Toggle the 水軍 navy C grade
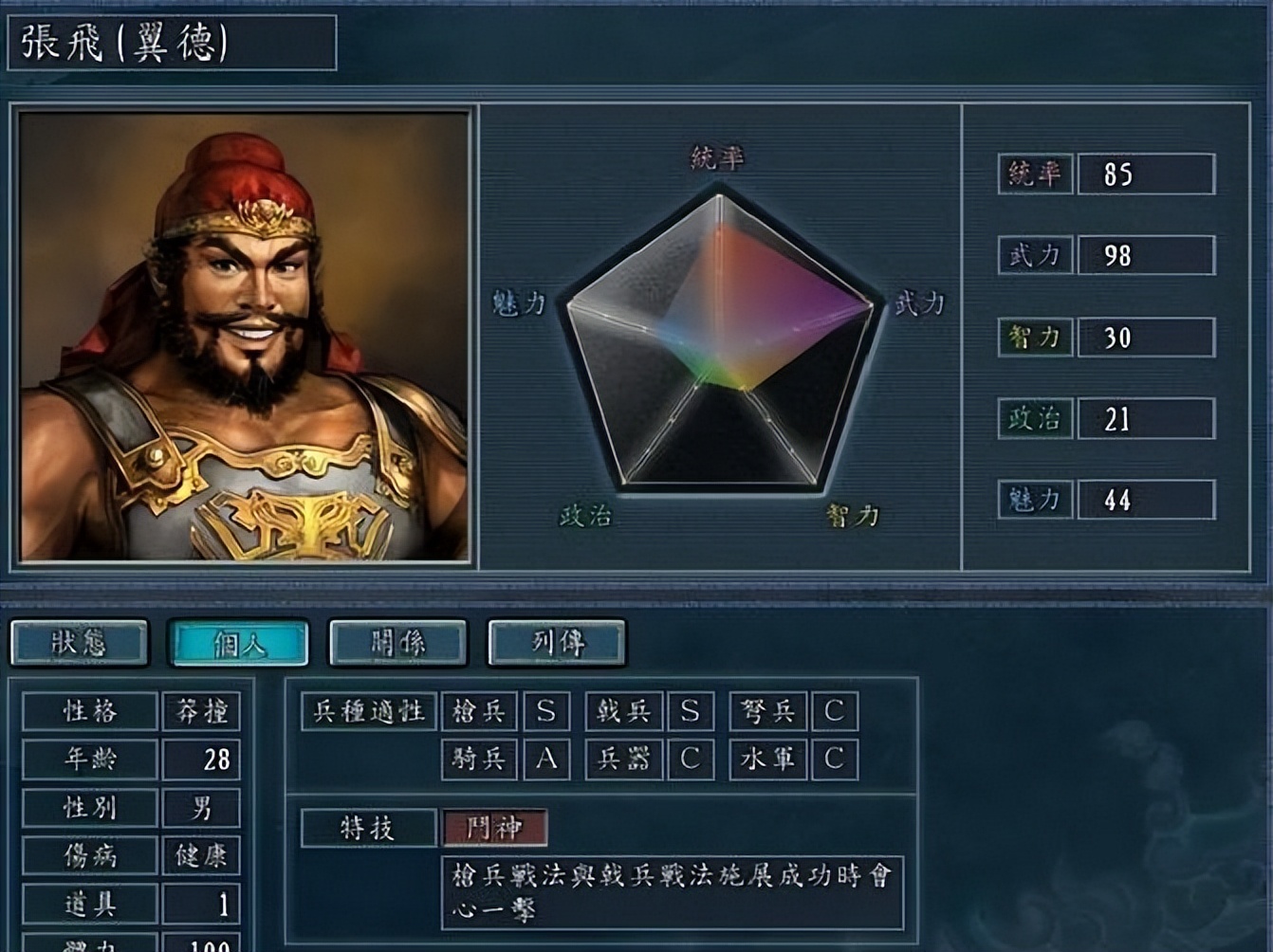Viewport: 1273px width, 952px height. point(834,760)
